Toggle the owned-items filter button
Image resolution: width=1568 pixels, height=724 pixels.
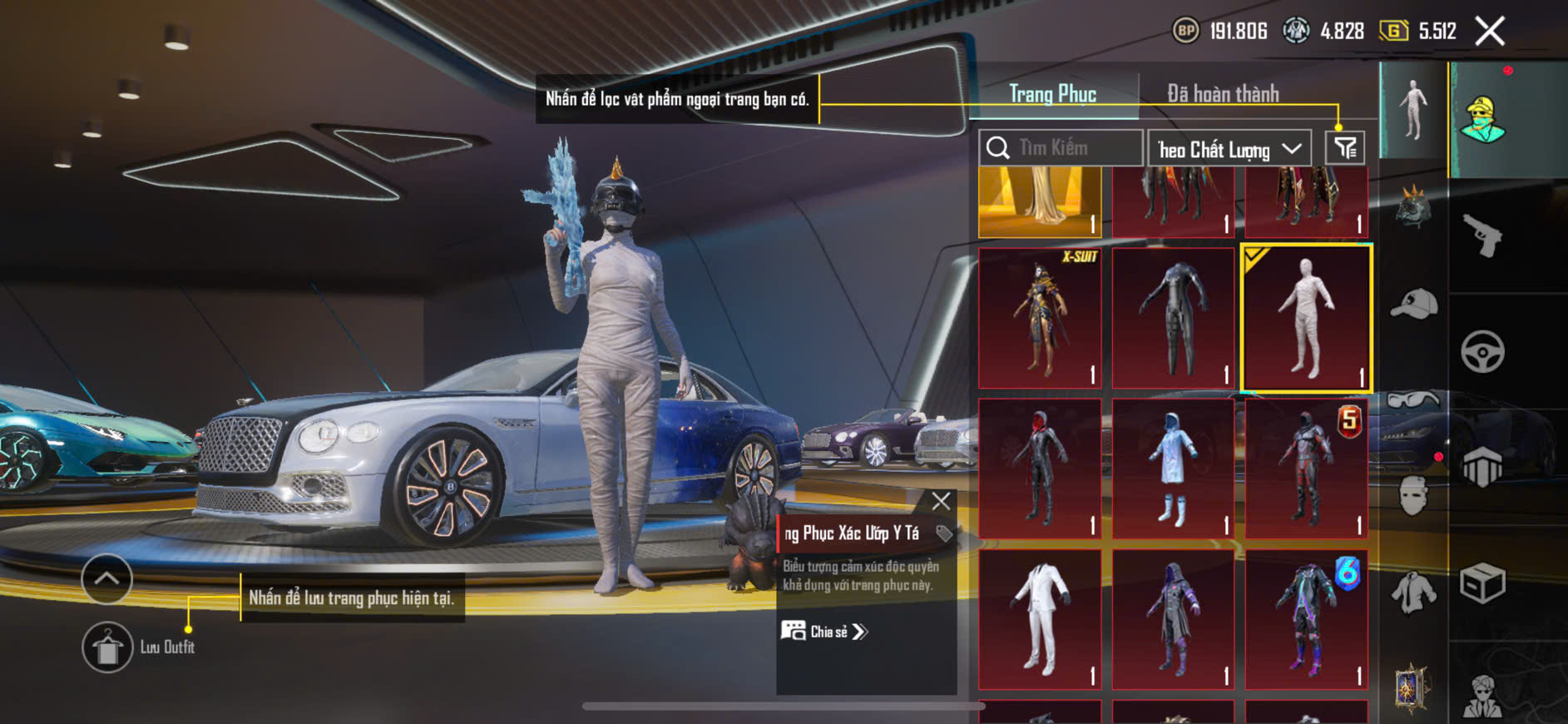pos(1344,148)
